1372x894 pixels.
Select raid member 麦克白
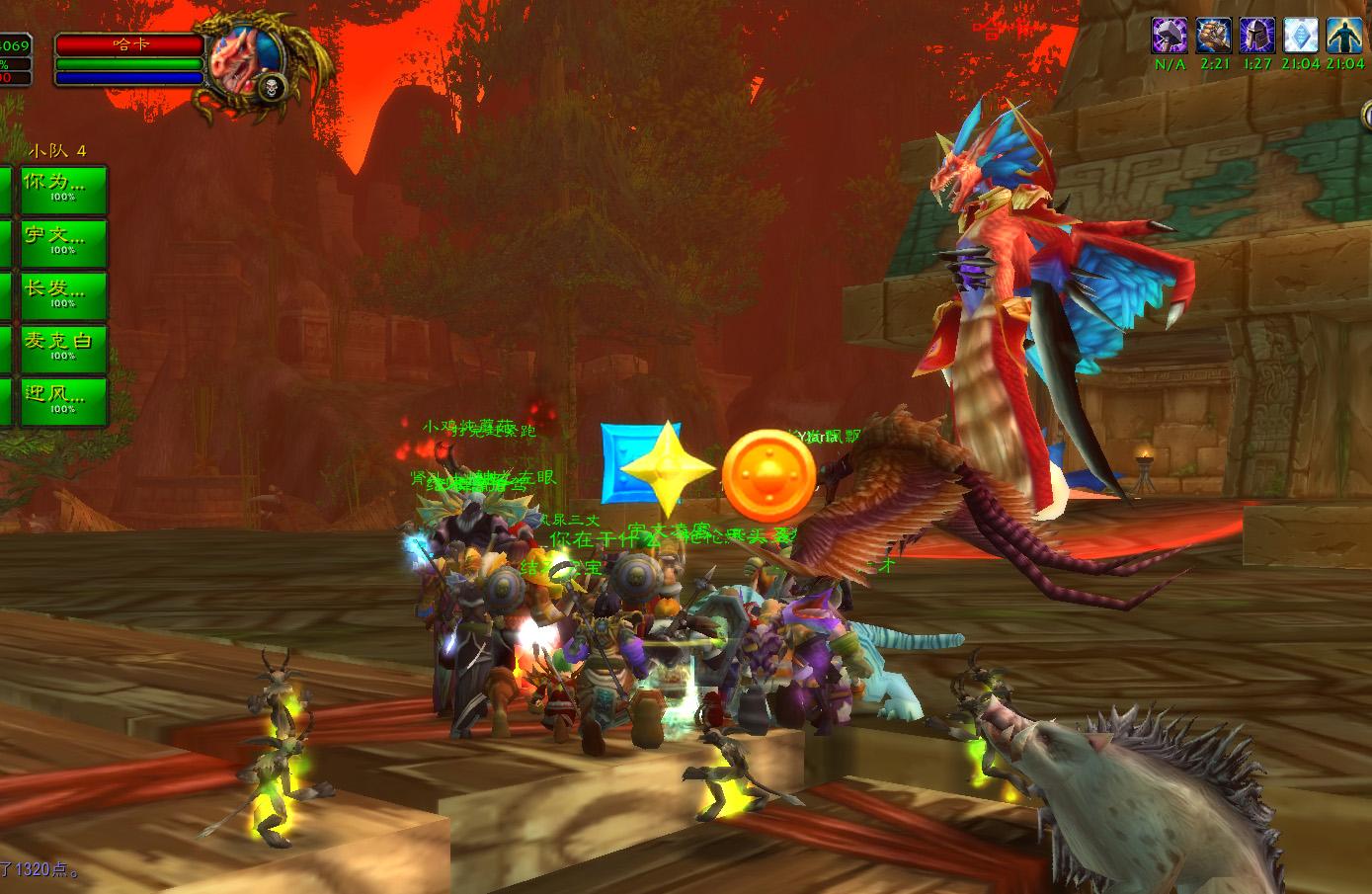(x=63, y=348)
